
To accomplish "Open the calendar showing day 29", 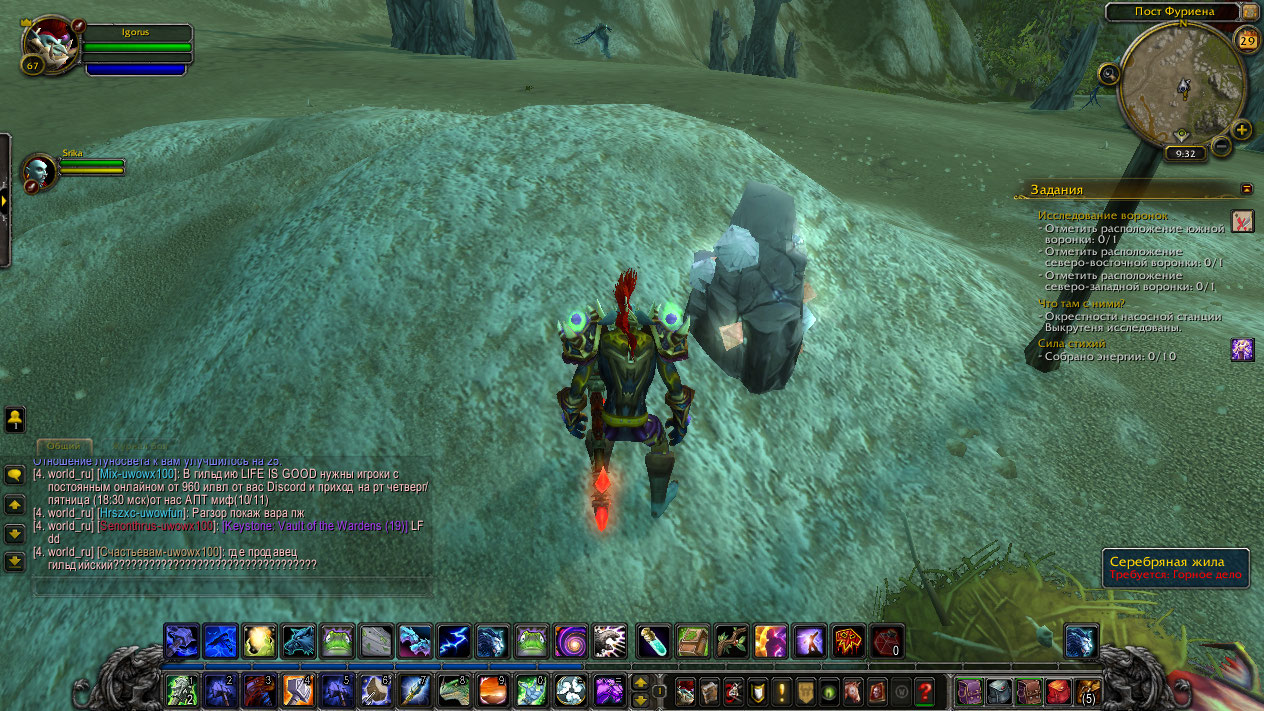I will (1247, 40).
